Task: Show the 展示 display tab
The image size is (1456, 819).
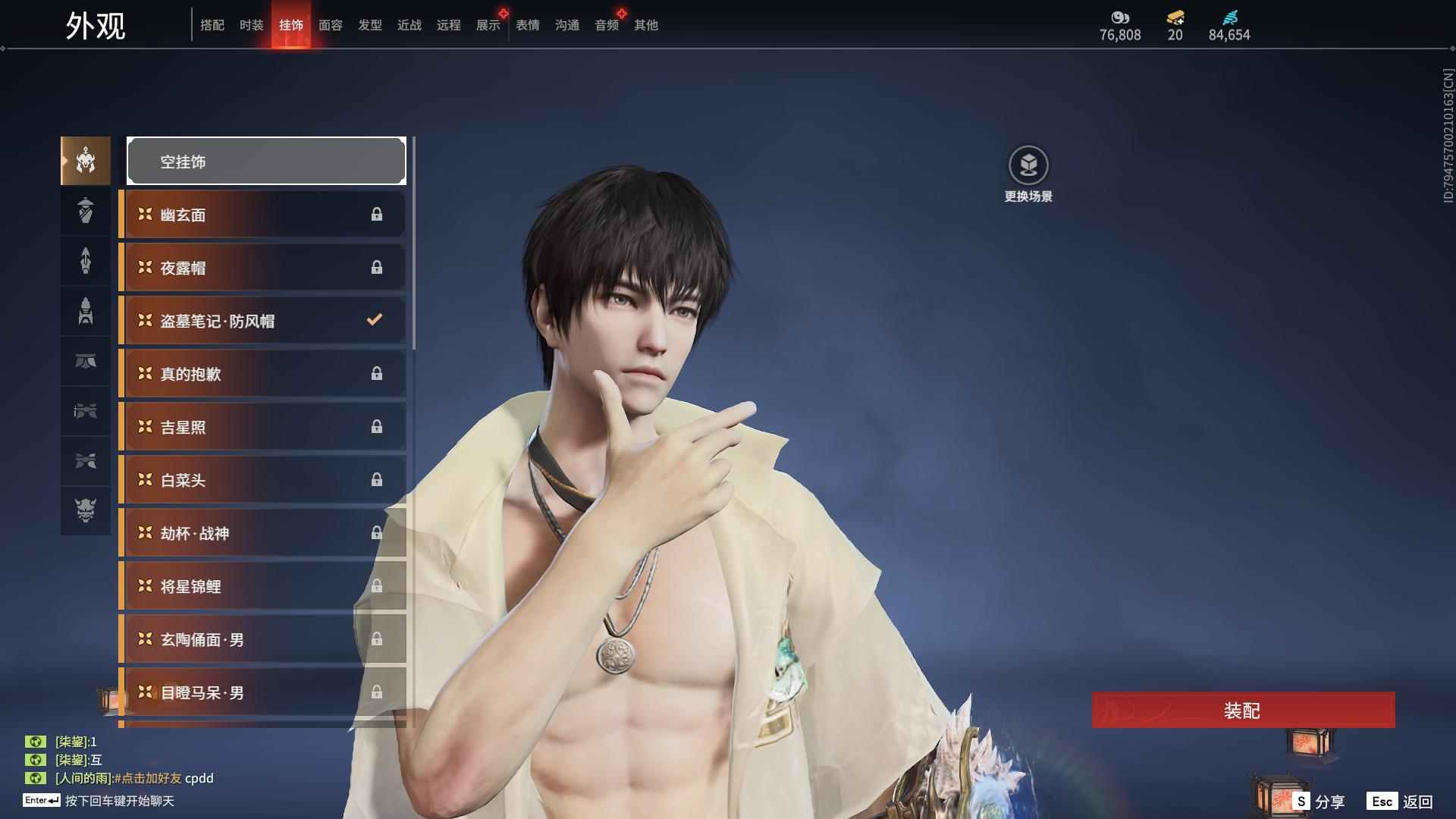Action: tap(488, 25)
